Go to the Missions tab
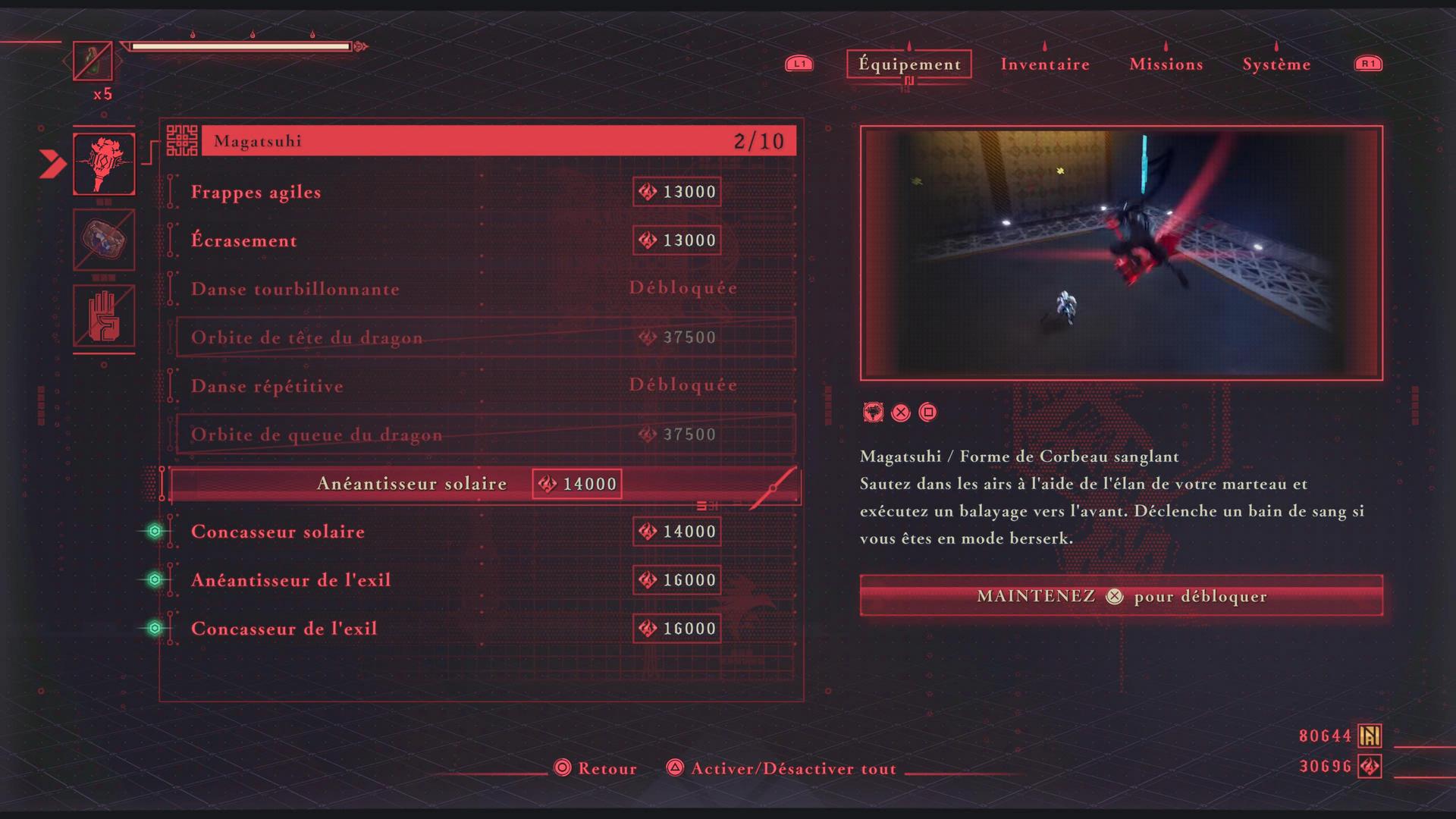 1166,64
